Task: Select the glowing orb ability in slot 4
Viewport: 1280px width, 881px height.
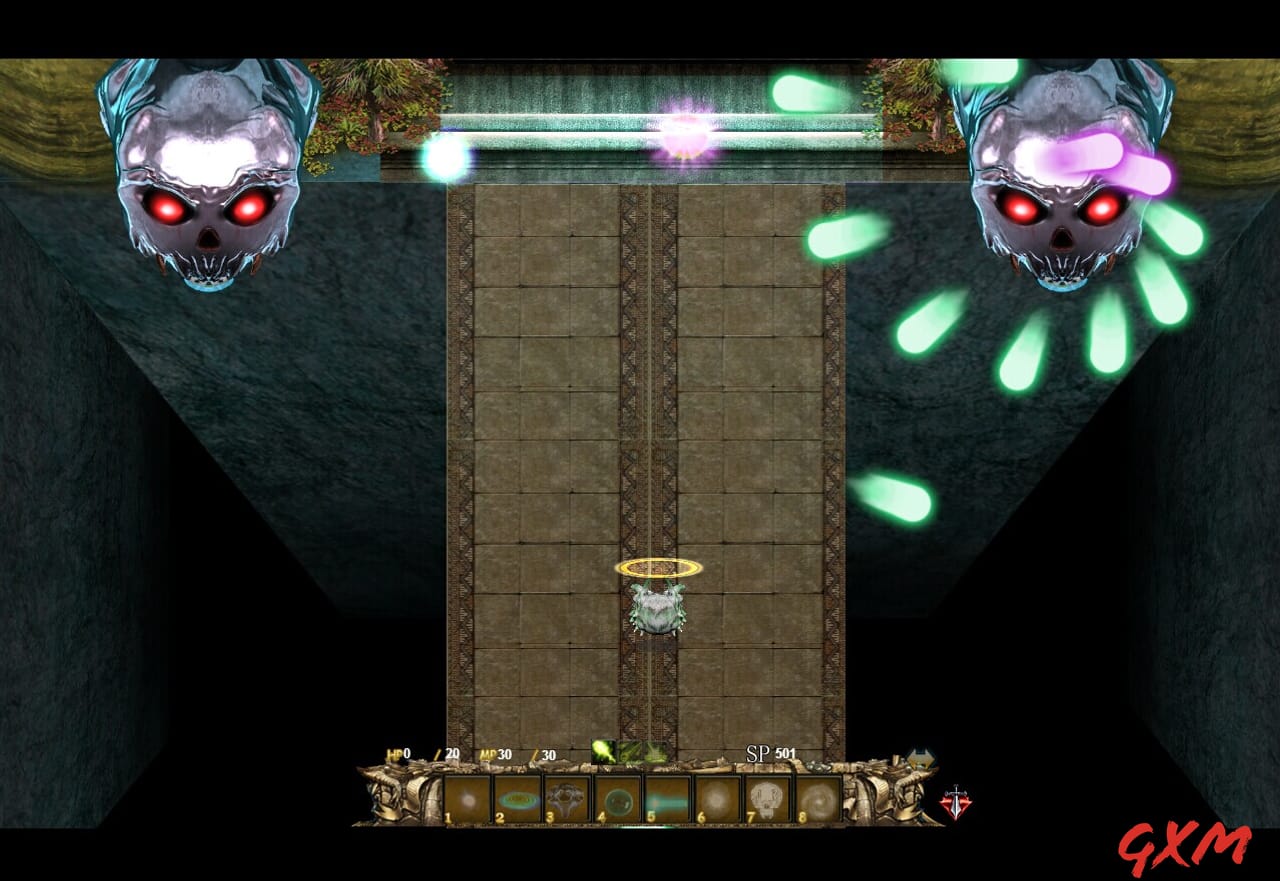Action: 619,798
